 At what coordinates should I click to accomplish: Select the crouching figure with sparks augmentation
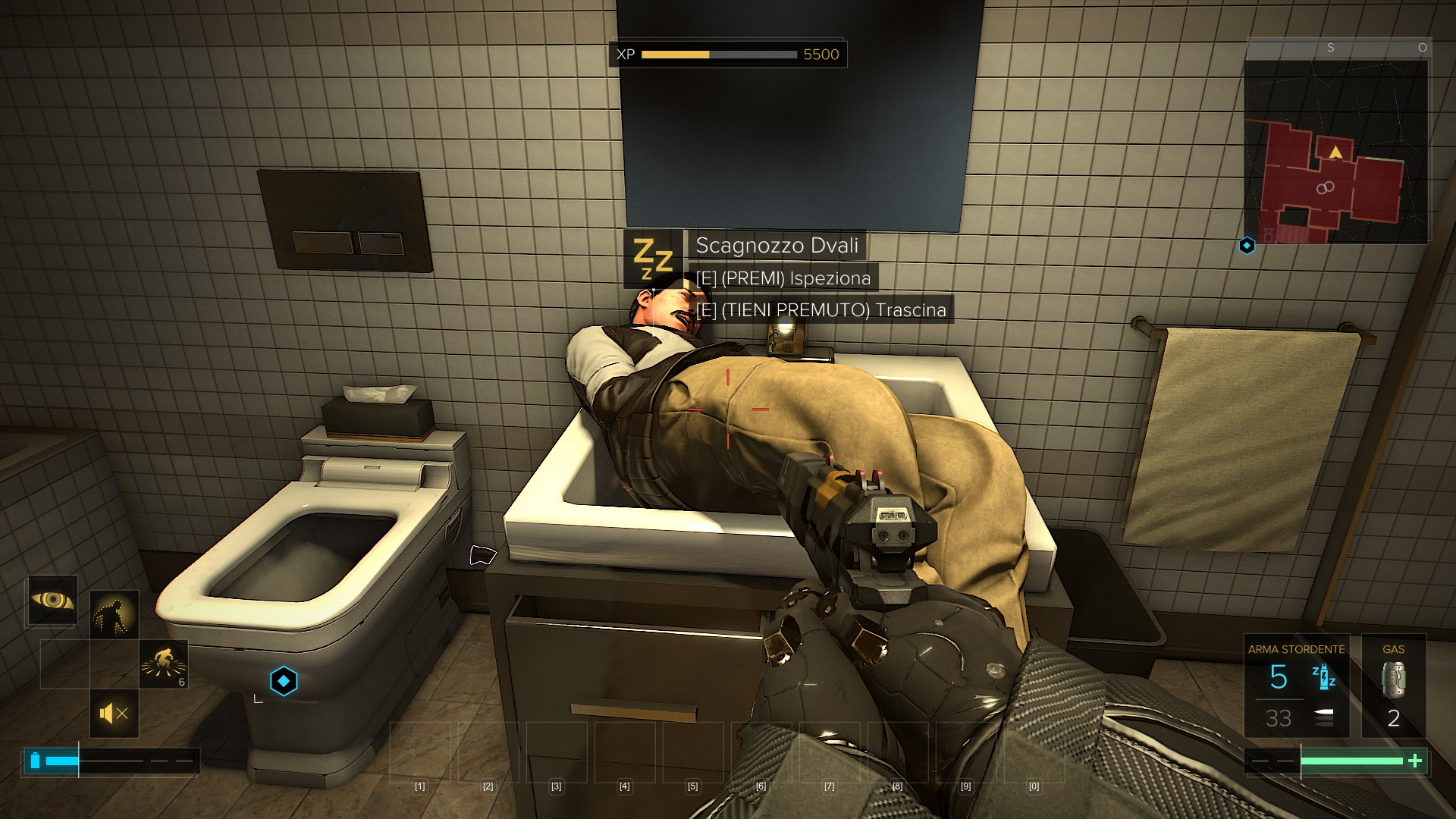(163, 664)
